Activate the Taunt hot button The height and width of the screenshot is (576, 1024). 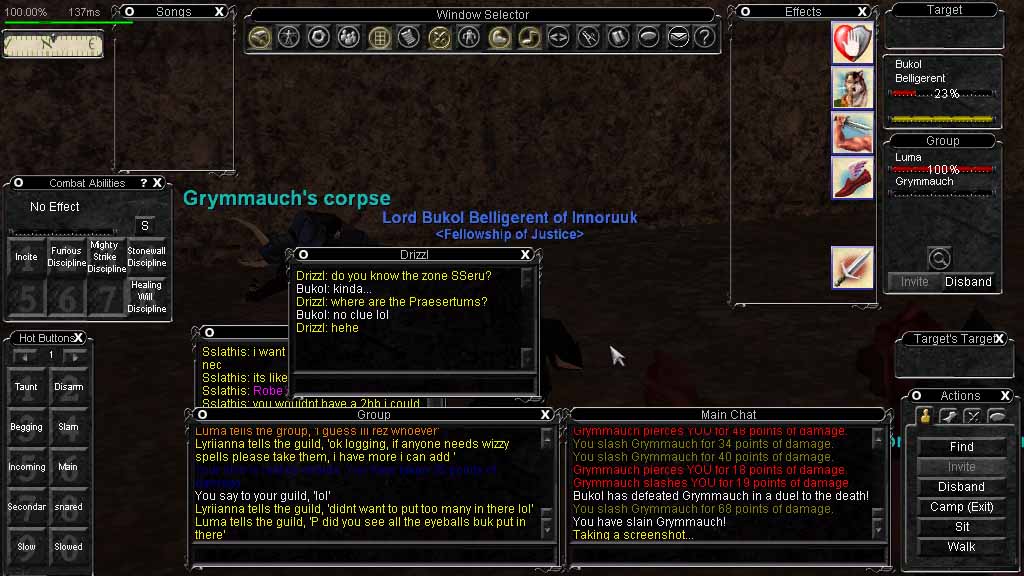coord(26,387)
